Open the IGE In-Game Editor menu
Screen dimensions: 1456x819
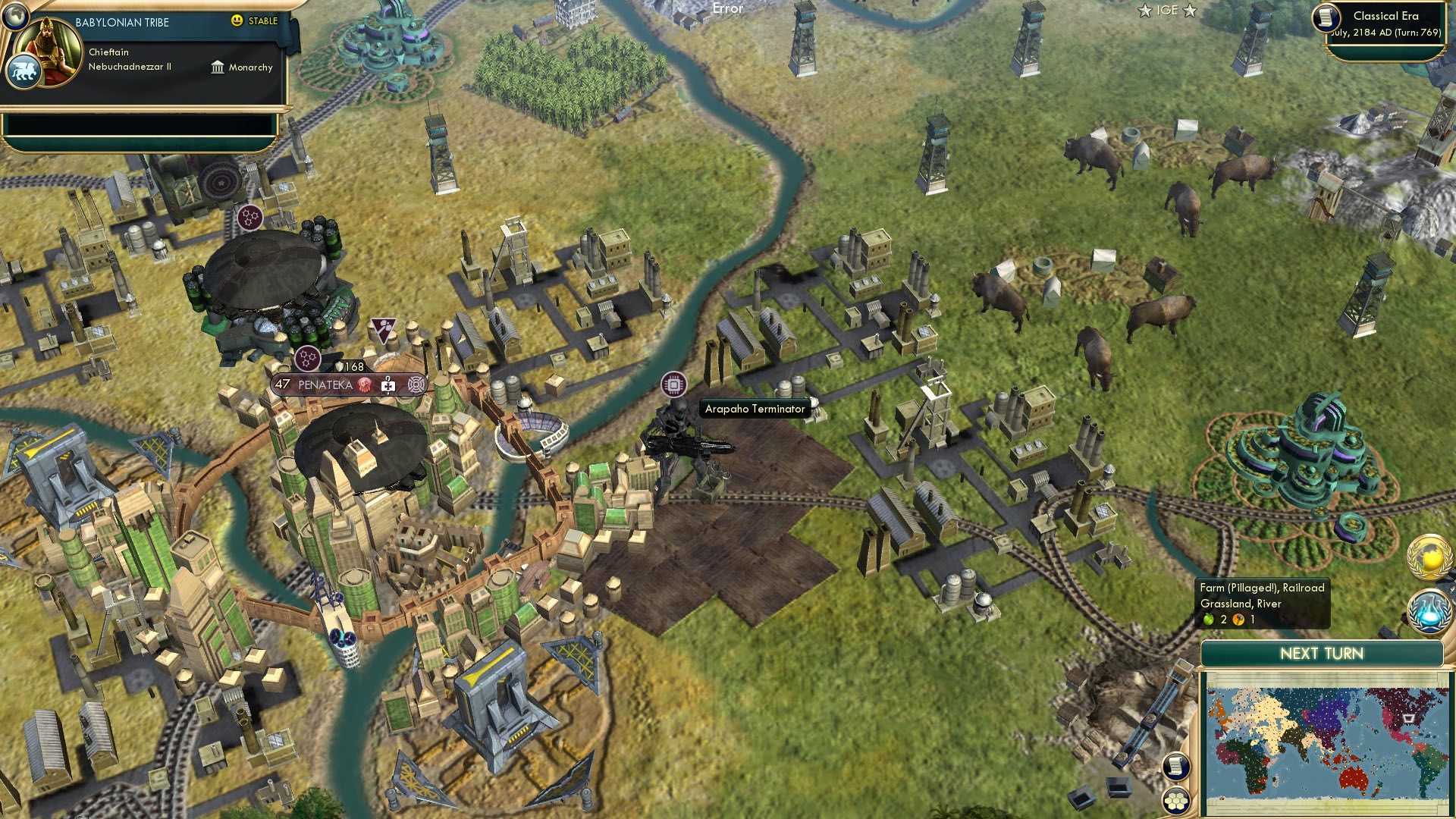coord(1168,10)
